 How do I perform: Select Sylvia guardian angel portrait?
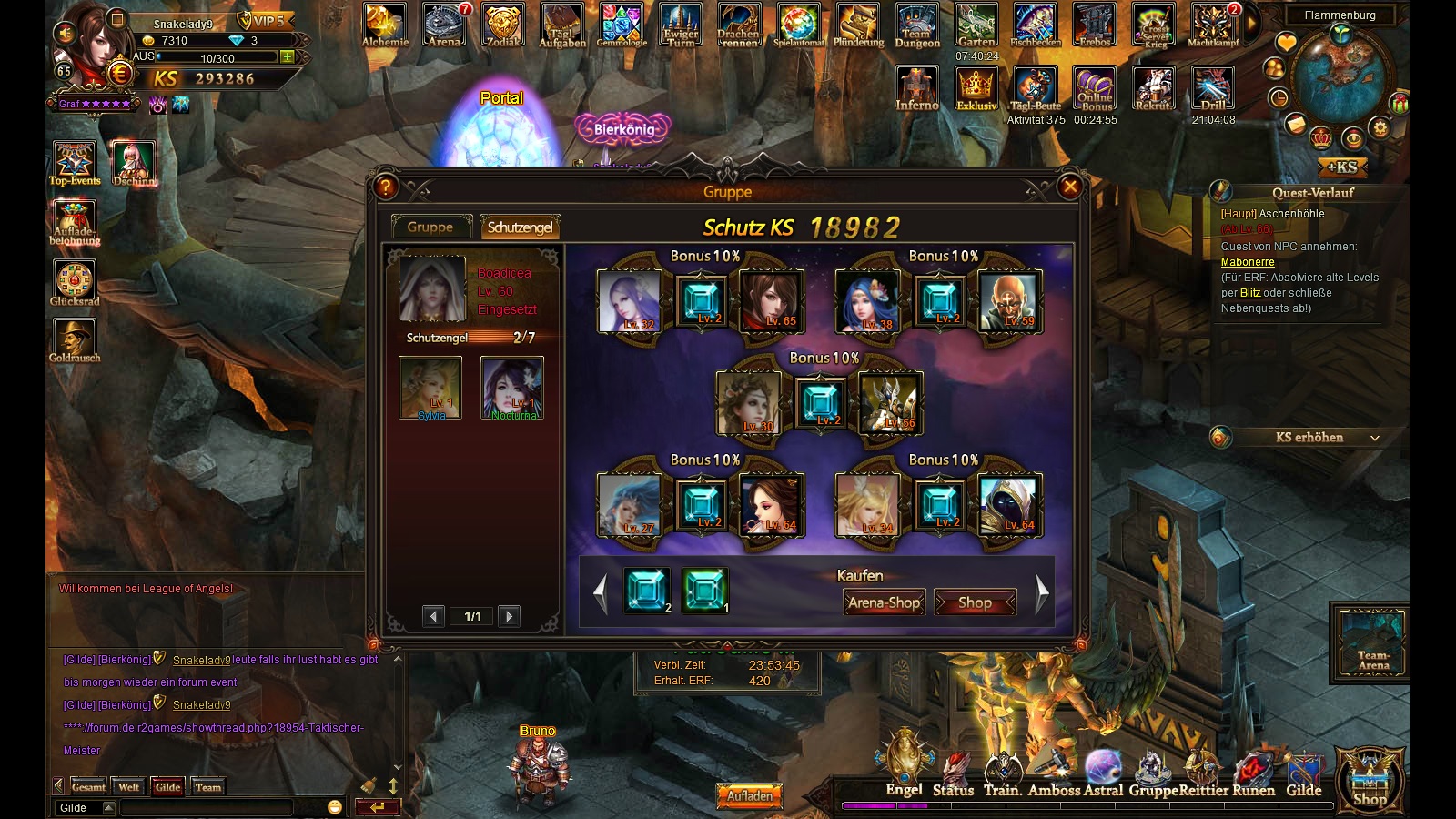point(430,387)
